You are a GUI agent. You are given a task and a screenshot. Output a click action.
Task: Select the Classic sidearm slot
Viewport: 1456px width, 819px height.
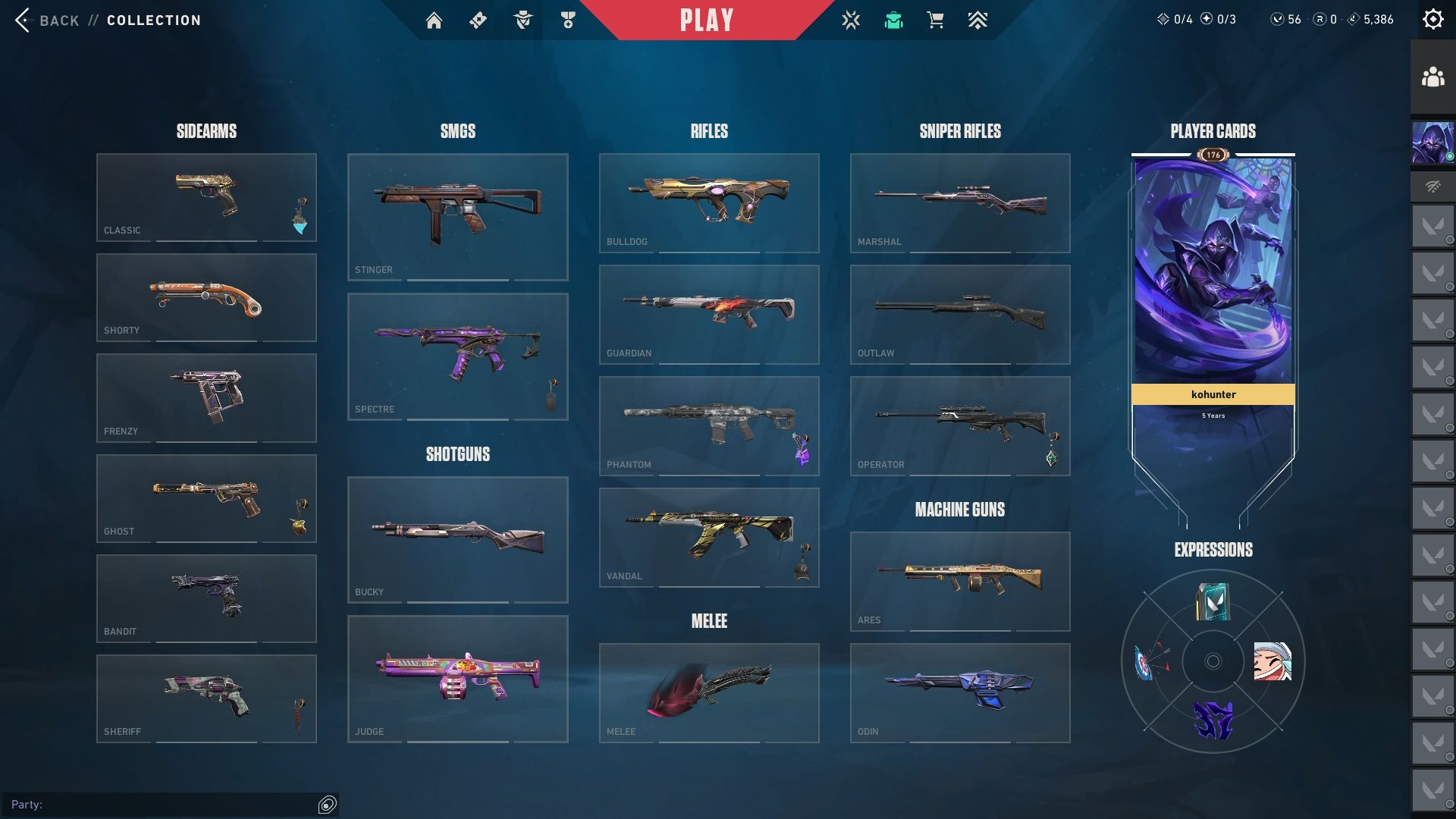click(x=206, y=197)
